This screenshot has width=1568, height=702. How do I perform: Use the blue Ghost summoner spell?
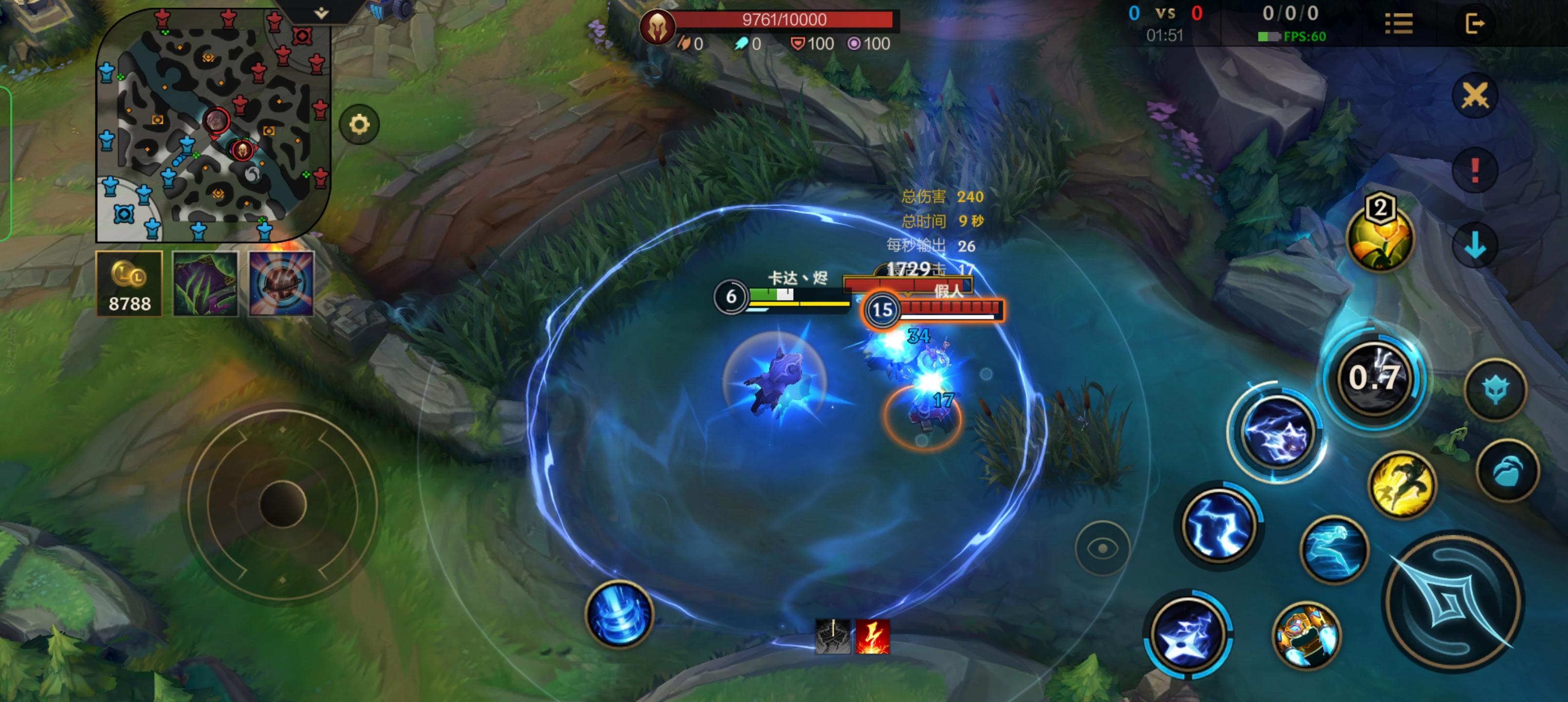point(1333,549)
